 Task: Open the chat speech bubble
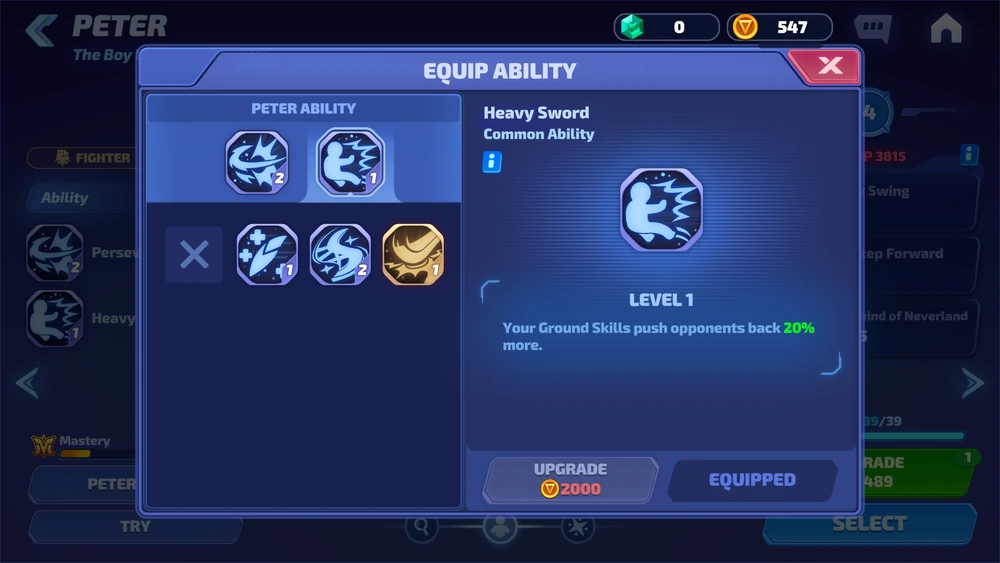(873, 28)
